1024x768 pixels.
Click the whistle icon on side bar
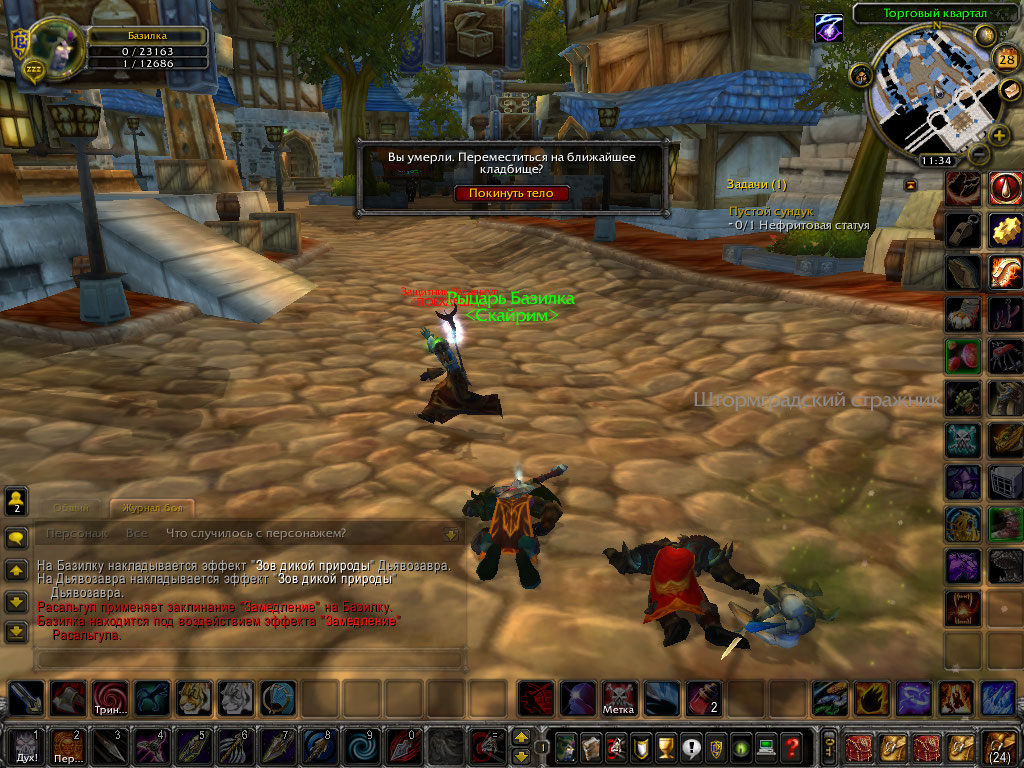click(x=964, y=229)
